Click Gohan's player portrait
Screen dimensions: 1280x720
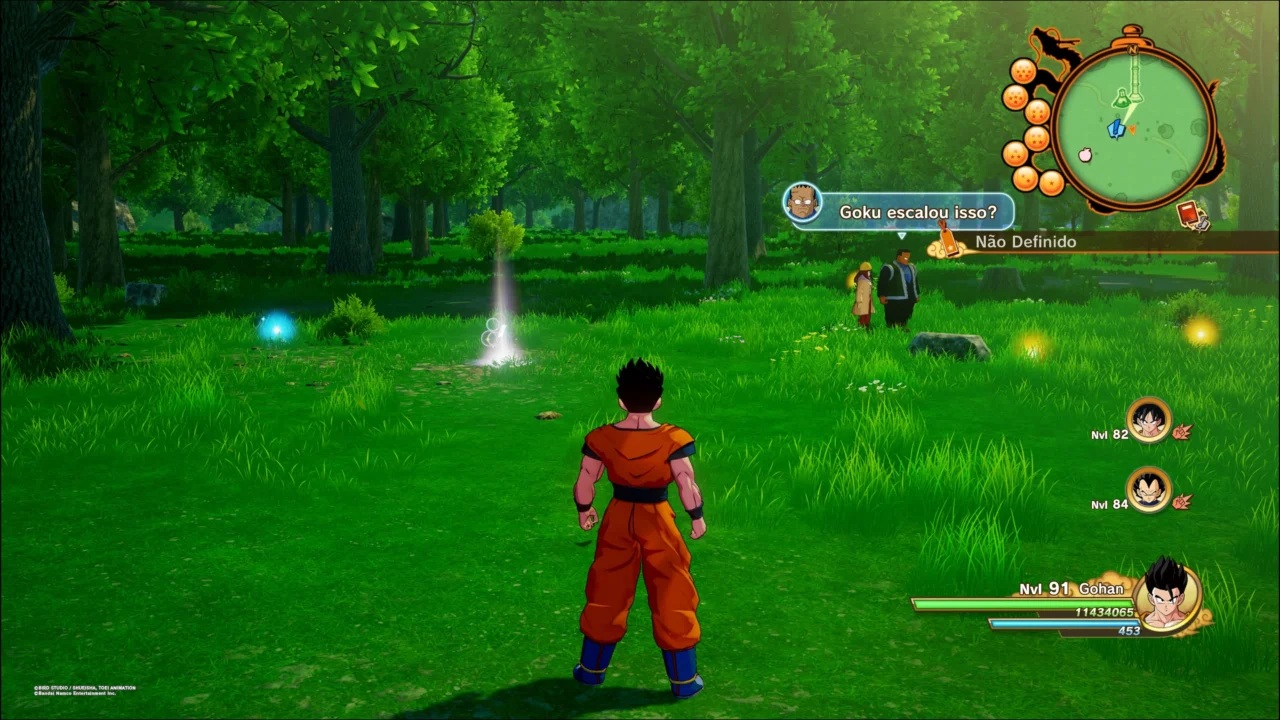pos(1166,597)
